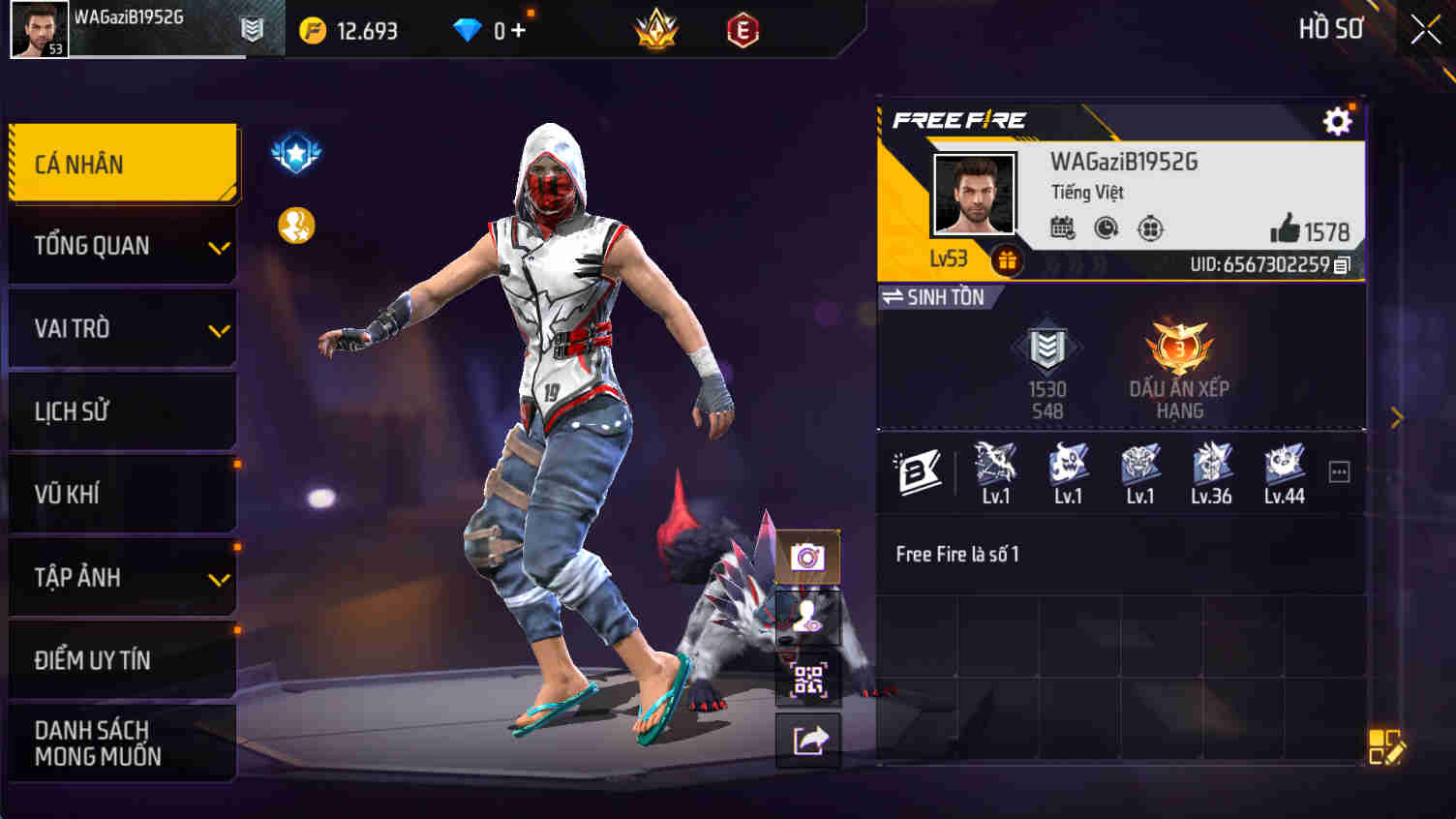Select the camera screenshot icon beside the character
1456x819 pixels.
(806, 557)
